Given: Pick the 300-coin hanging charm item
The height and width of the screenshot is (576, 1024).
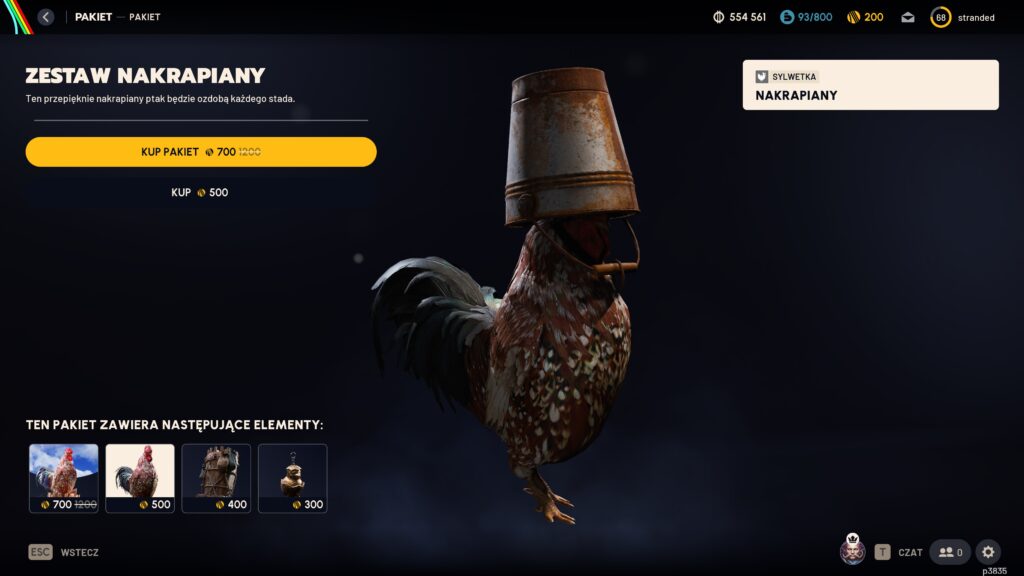Looking at the screenshot, I should point(292,478).
